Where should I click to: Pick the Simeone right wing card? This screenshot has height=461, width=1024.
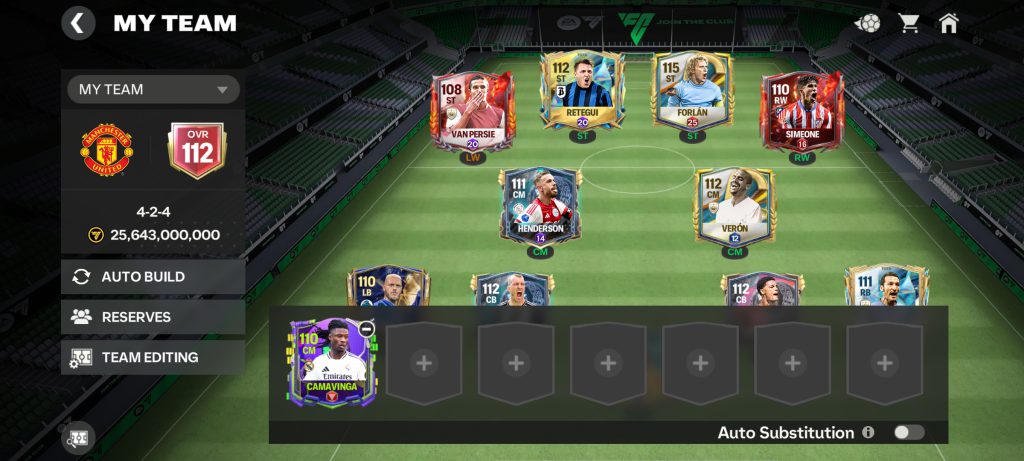coord(802,110)
